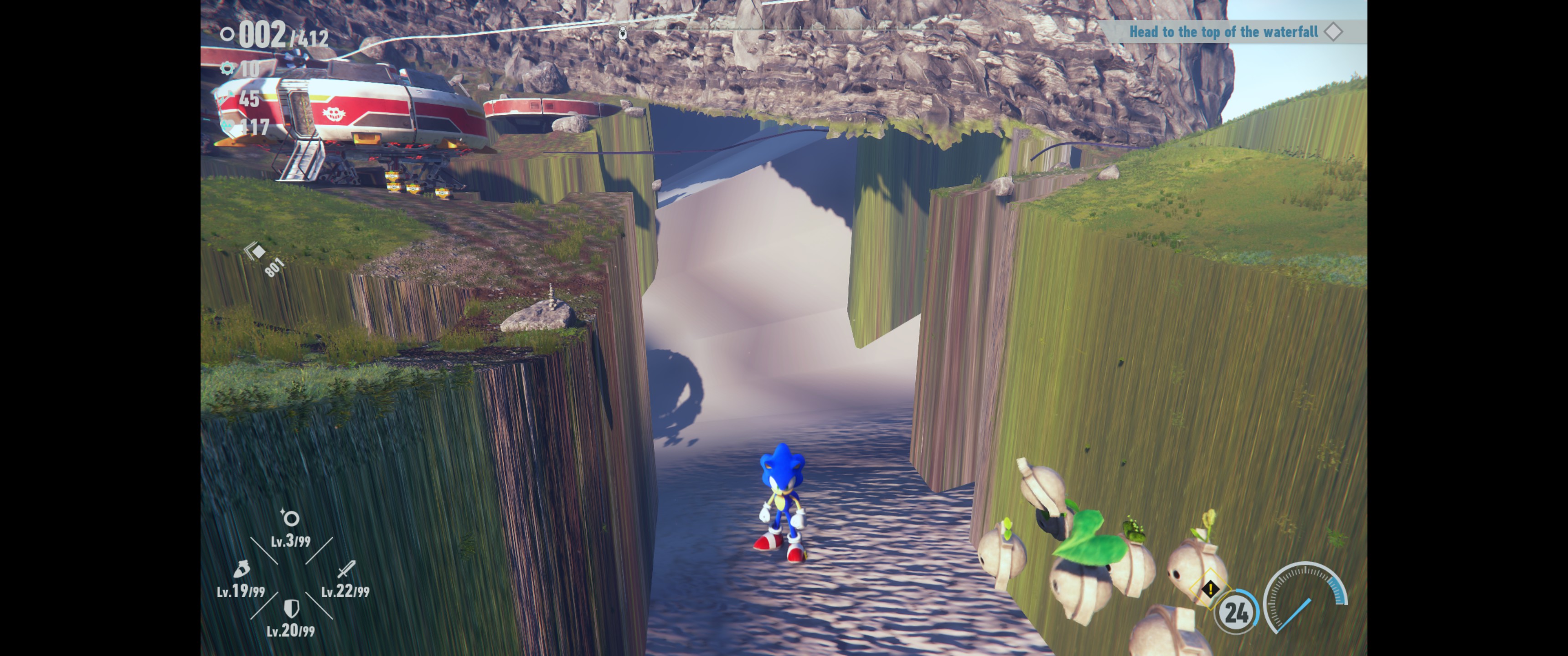This screenshot has width=1568, height=656.
Task: Click the shield defense stat icon
Action: tap(292, 609)
